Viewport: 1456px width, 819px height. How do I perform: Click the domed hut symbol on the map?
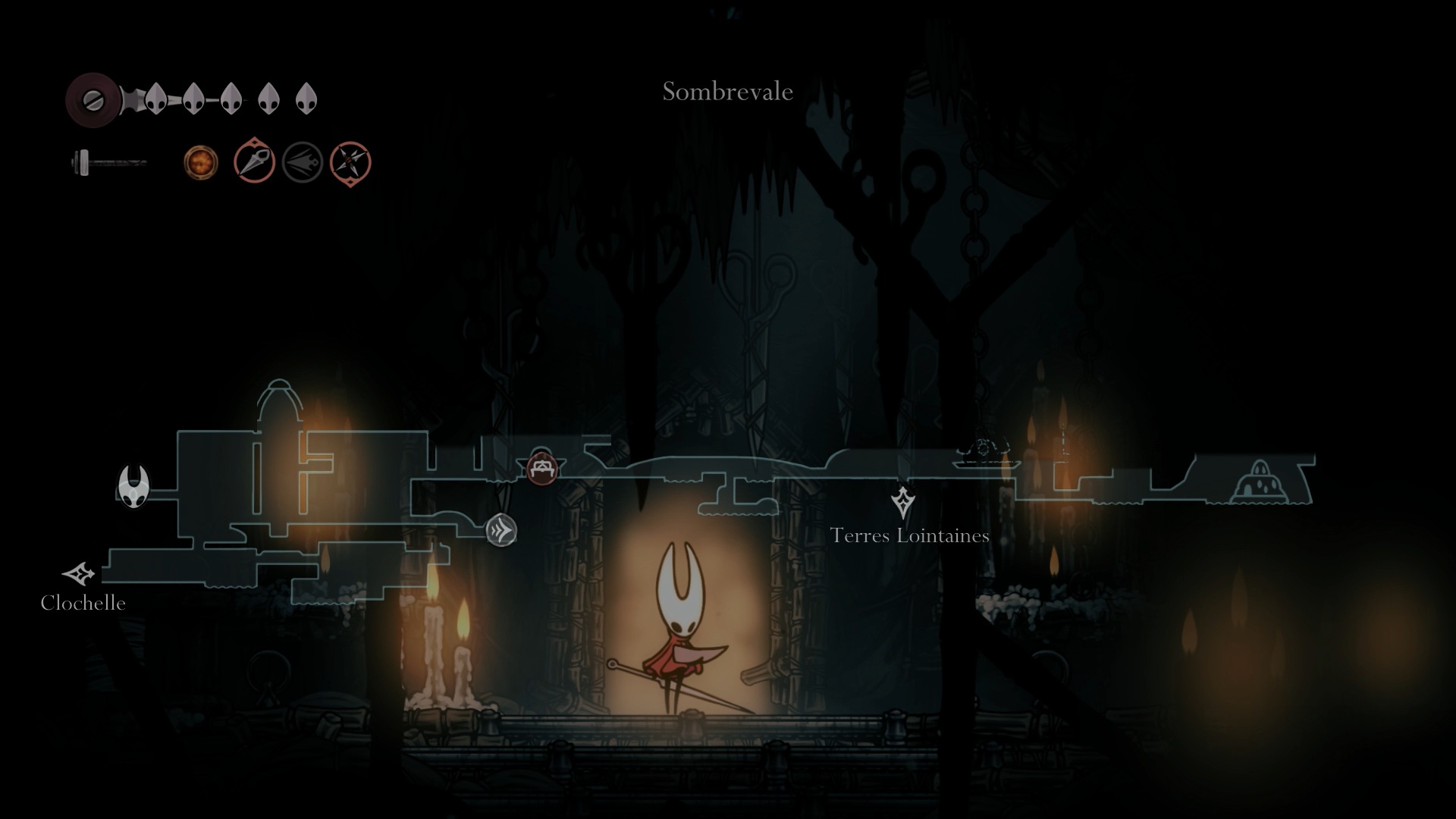(1260, 481)
